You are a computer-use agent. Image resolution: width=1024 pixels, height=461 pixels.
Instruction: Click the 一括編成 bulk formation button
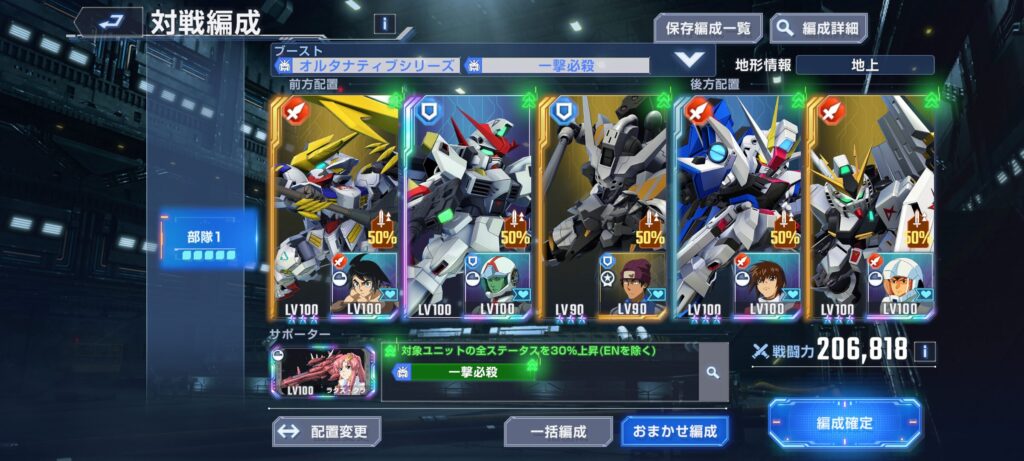pos(558,432)
